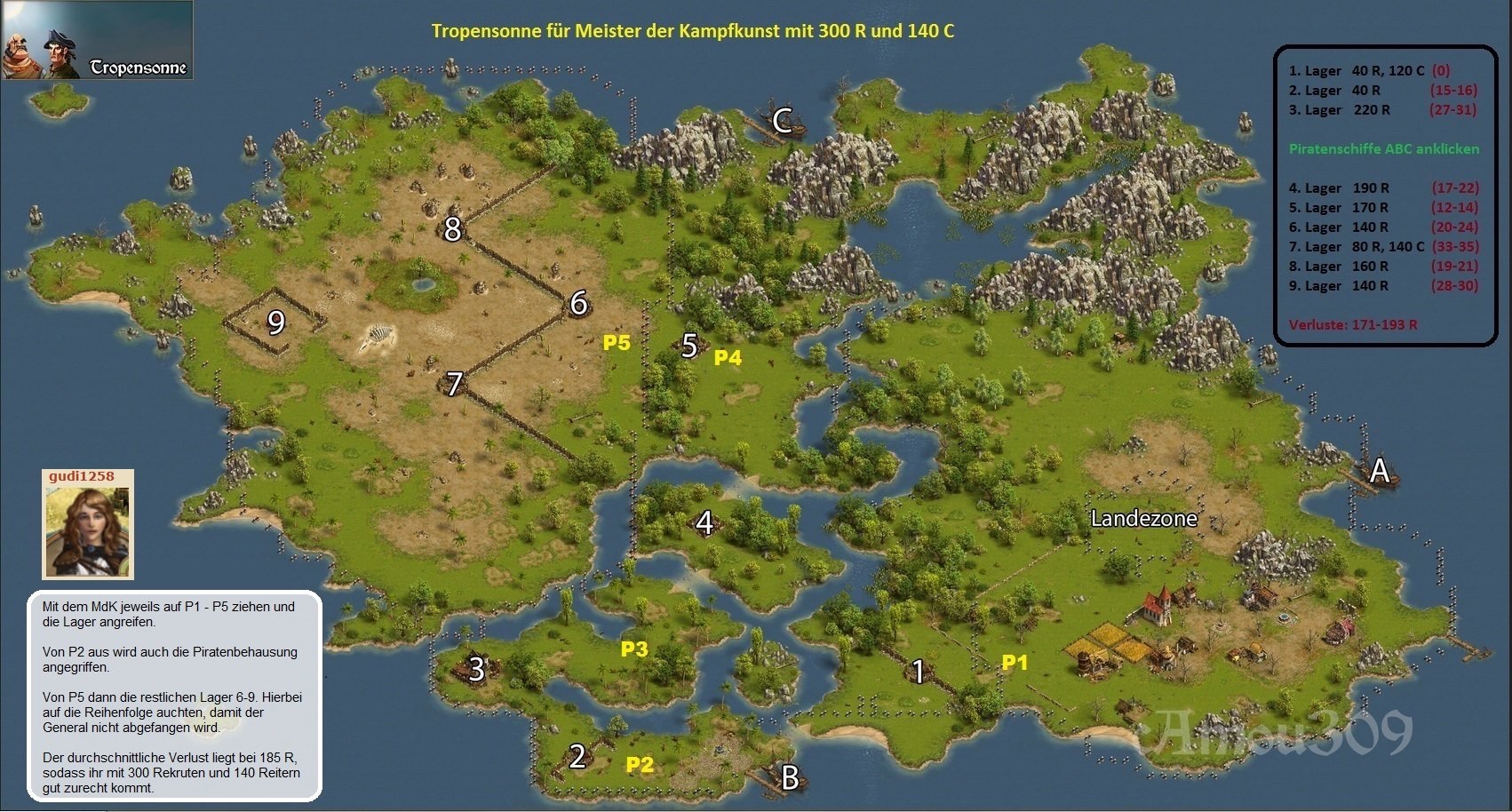Choose camp marker 7 on the map
This screenshot has width=1512, height=812.
[x=454, y=384]
